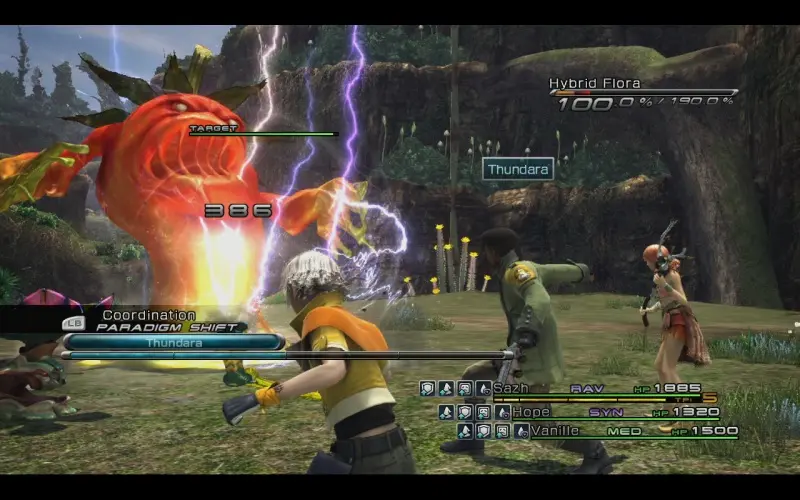Image resolution: width=800 pixels, height=500 pixels.
Task: Select the queued Thundara command slot
Action: point(174,342)
